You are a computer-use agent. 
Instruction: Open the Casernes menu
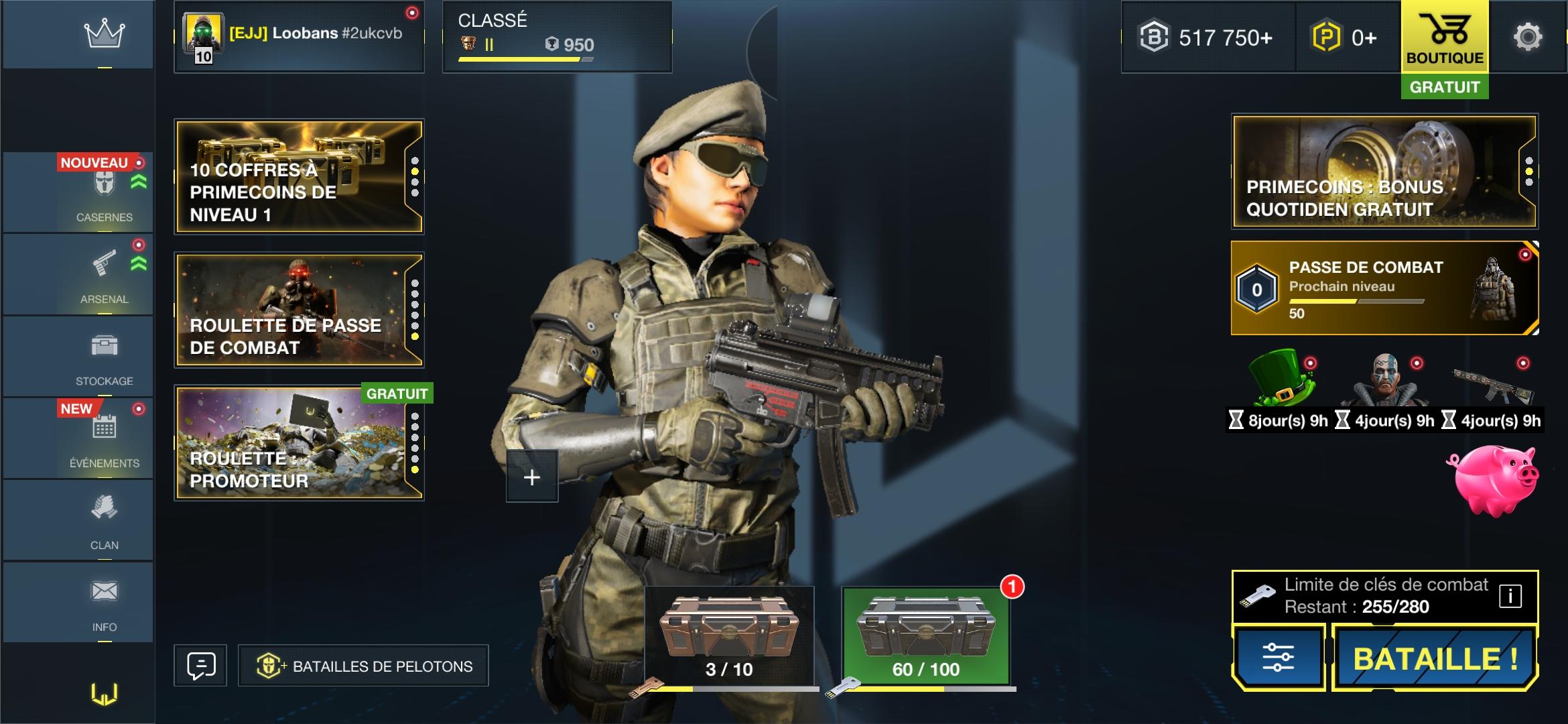104,193
